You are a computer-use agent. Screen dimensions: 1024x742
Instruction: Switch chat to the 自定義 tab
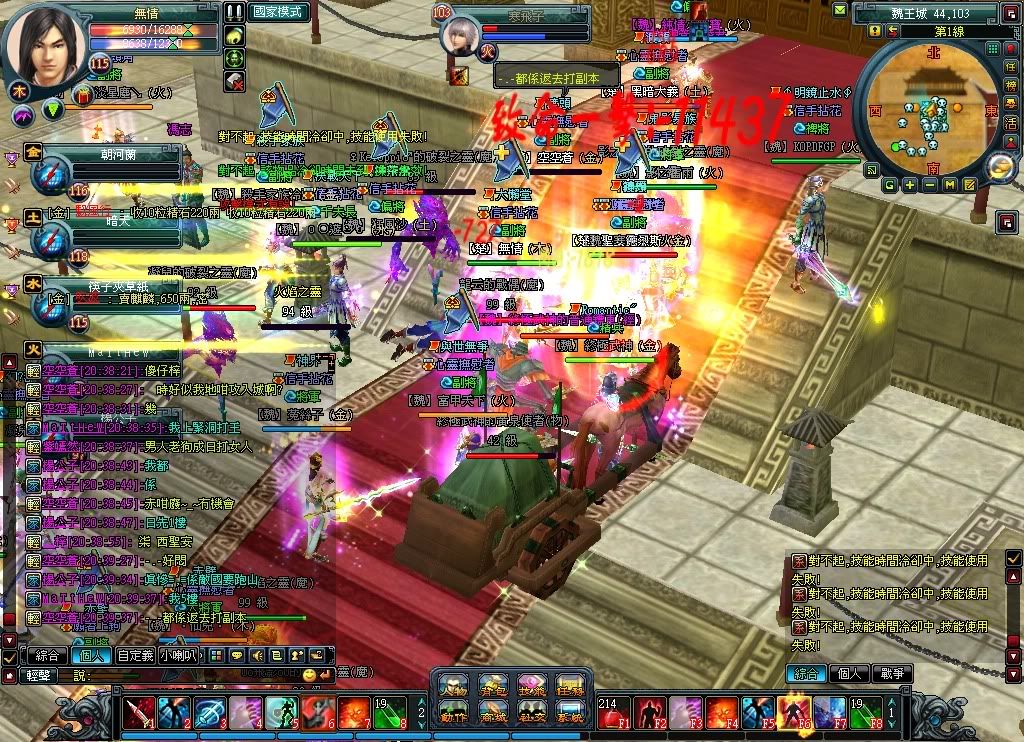(x=134, y=656)
